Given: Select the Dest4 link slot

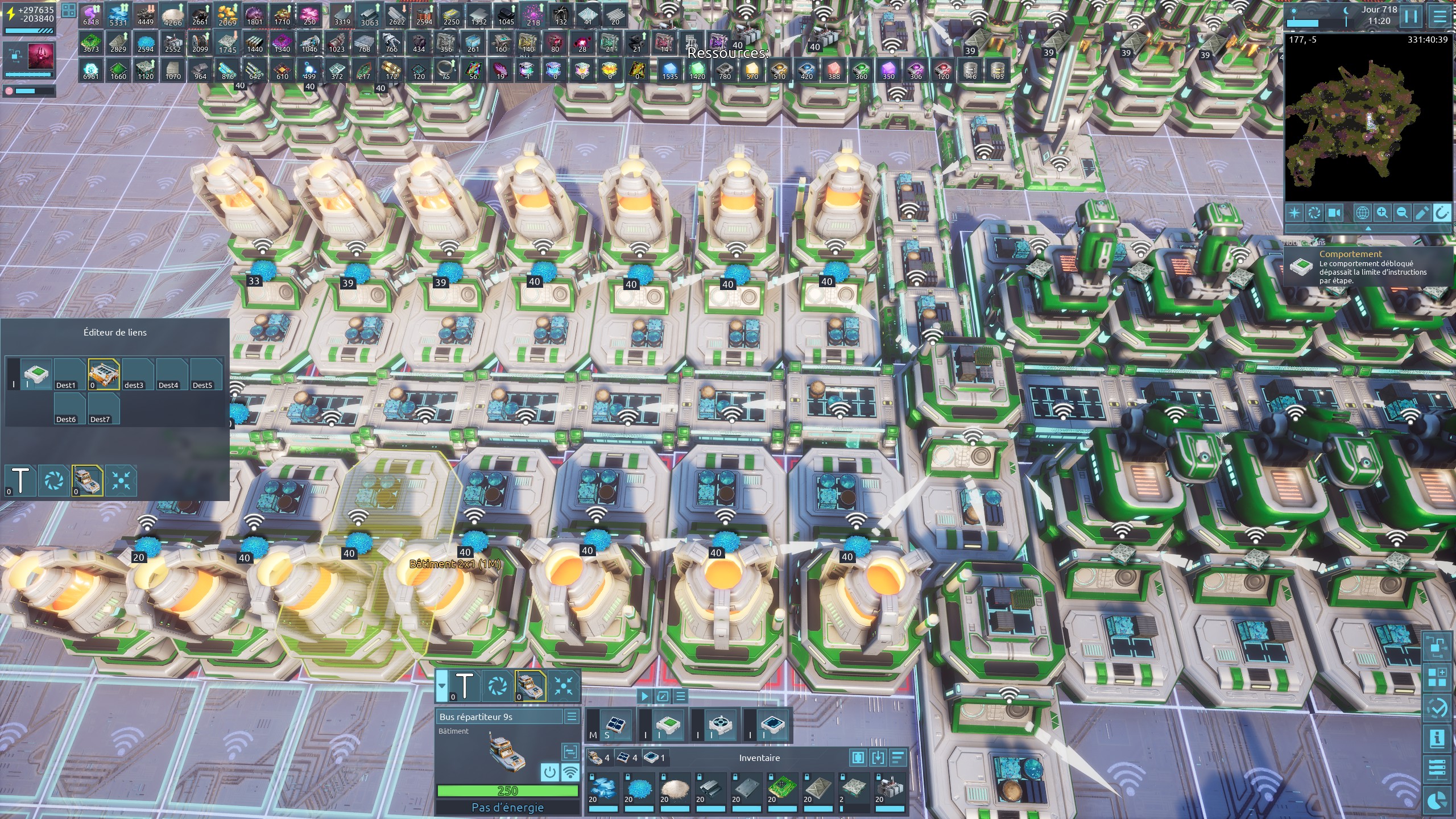Looking at the screenshot, I should pyautogui.click(x=172, y=374).
